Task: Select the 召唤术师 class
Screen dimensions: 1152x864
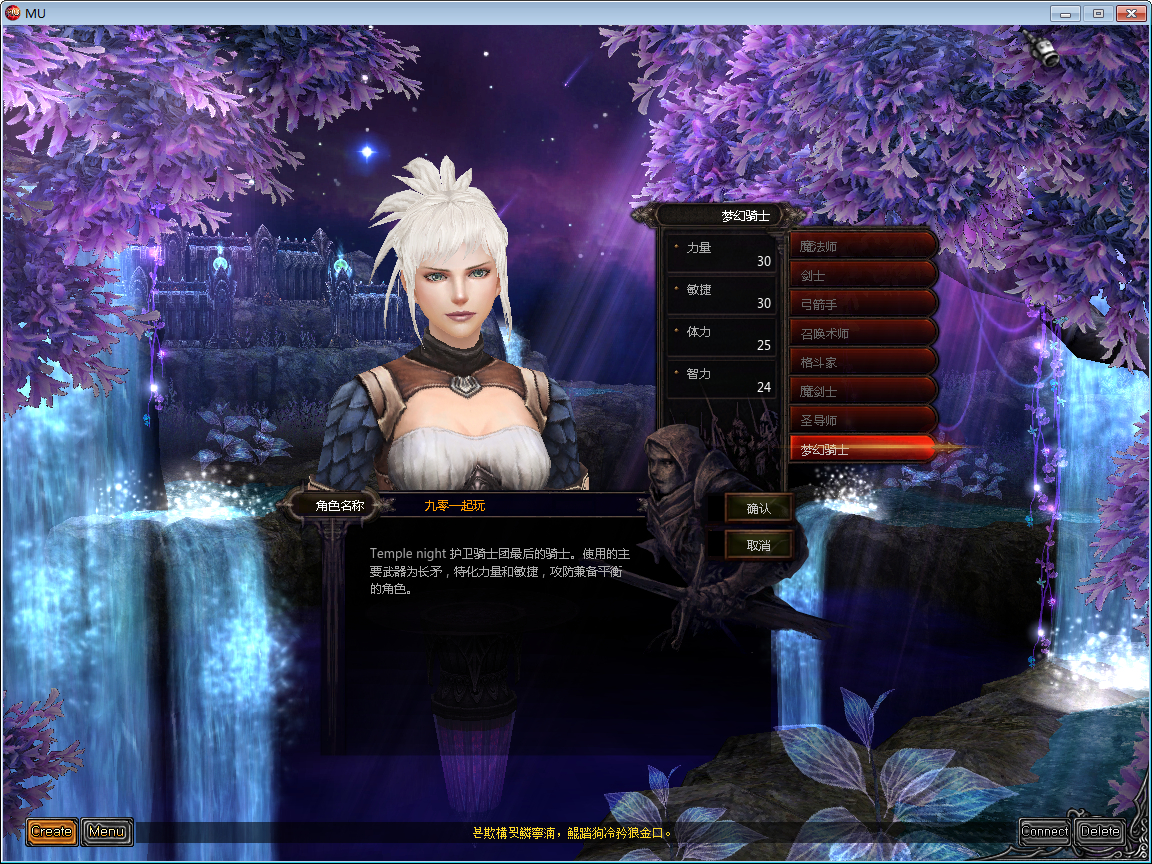Action: coord(862,333)
